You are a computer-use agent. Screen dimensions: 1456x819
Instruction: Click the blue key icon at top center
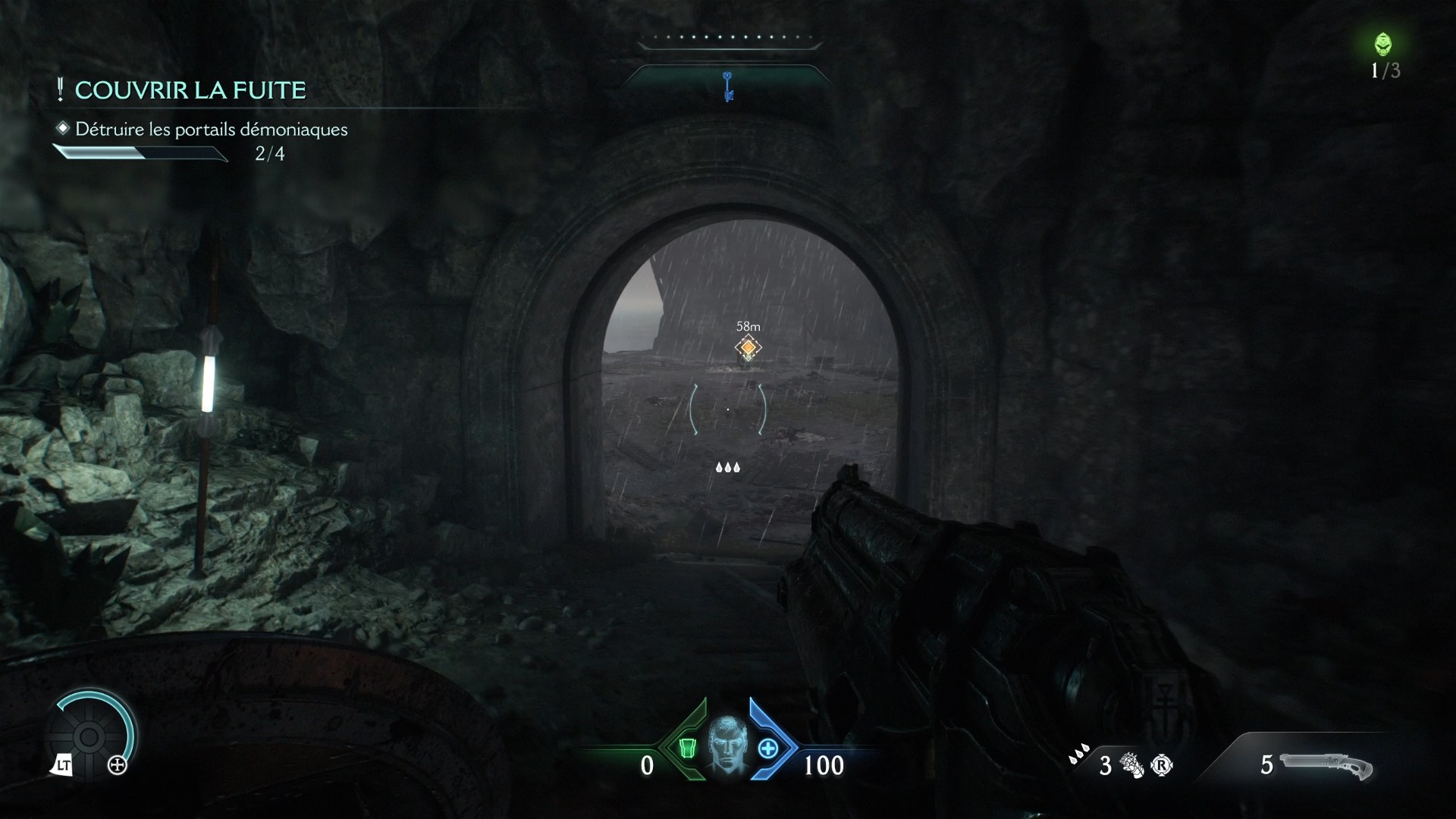[x=727, y=86]
